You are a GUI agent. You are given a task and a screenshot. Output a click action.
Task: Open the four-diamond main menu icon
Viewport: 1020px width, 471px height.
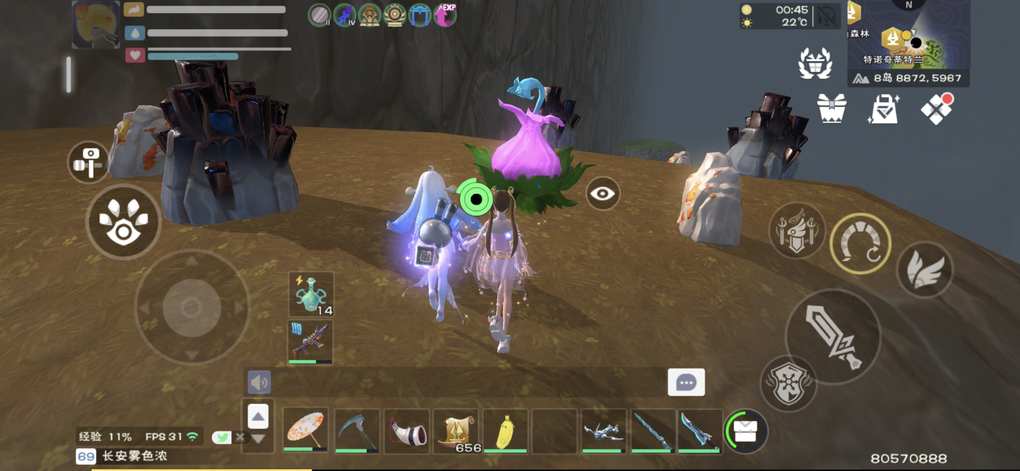pyautogui.click(x=937, y=108)
